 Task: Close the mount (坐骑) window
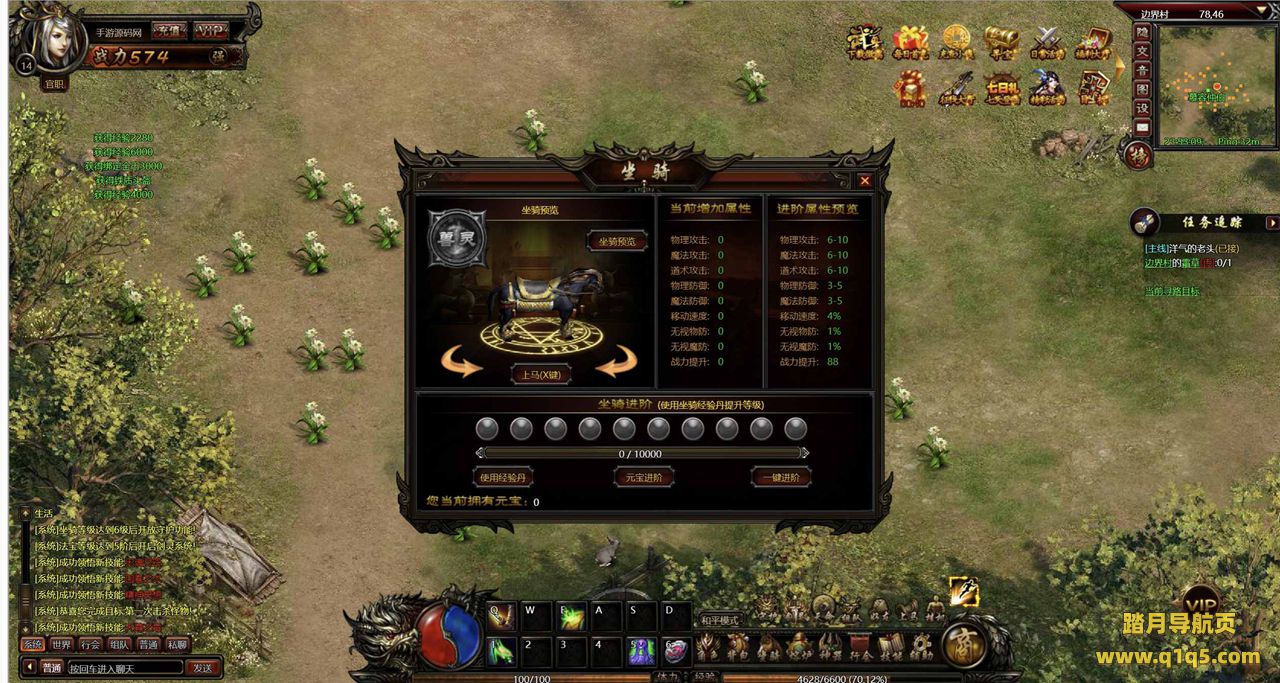click(865, 181)
